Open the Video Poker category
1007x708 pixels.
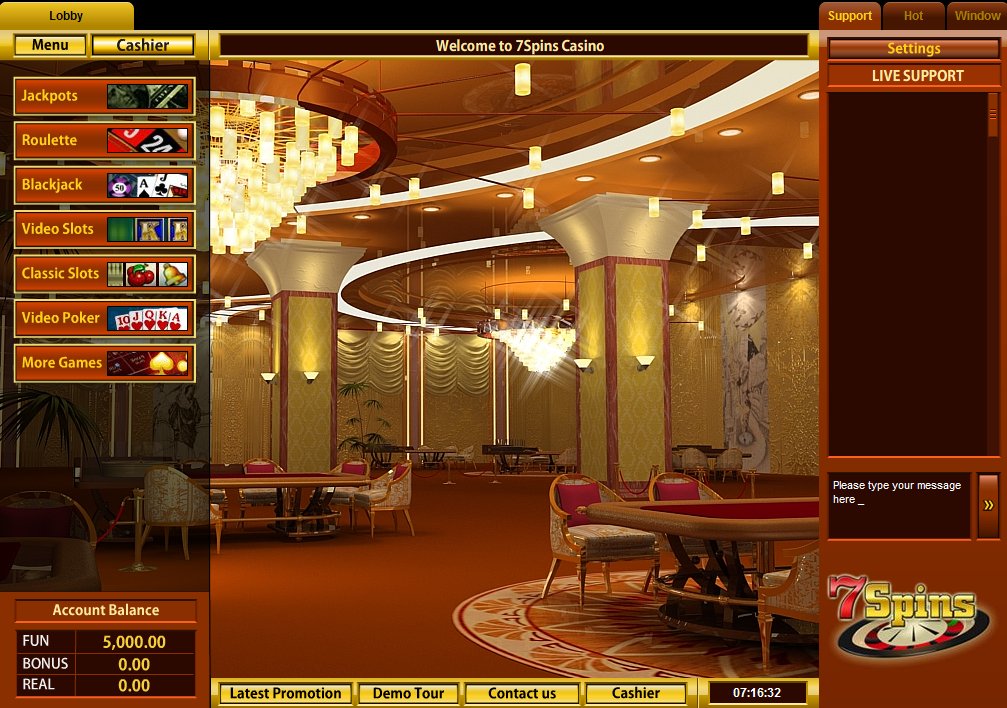tap(104, 318)
